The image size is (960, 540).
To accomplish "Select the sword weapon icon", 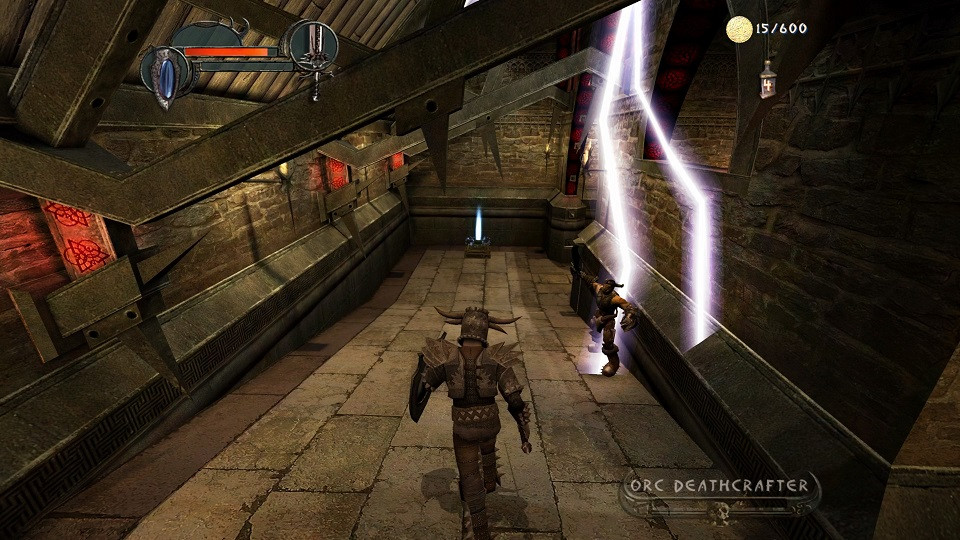I will [x=313, y=52].
